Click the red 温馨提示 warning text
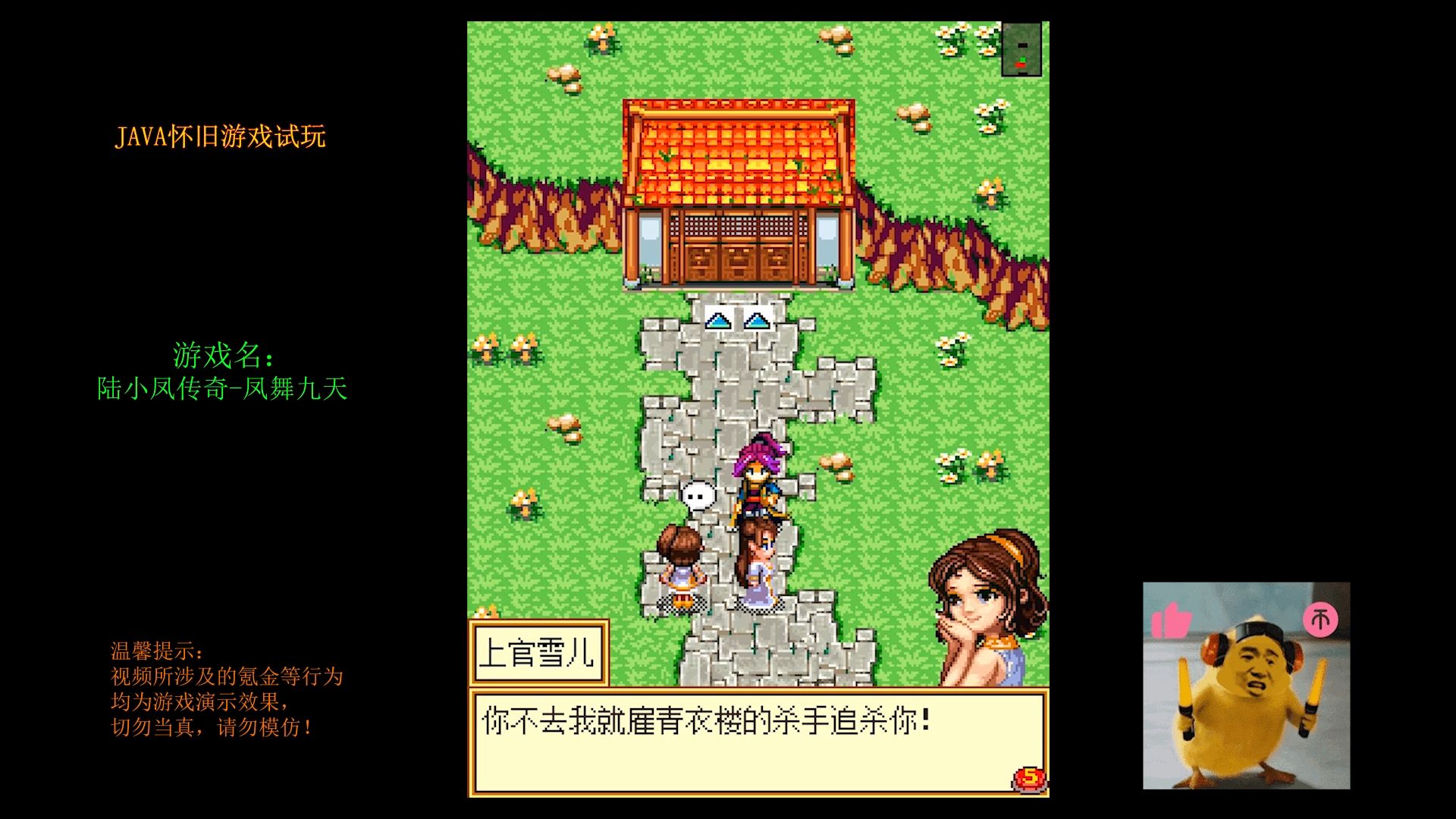Viewport: 1456px width, 819px height. tap(155, 651)
